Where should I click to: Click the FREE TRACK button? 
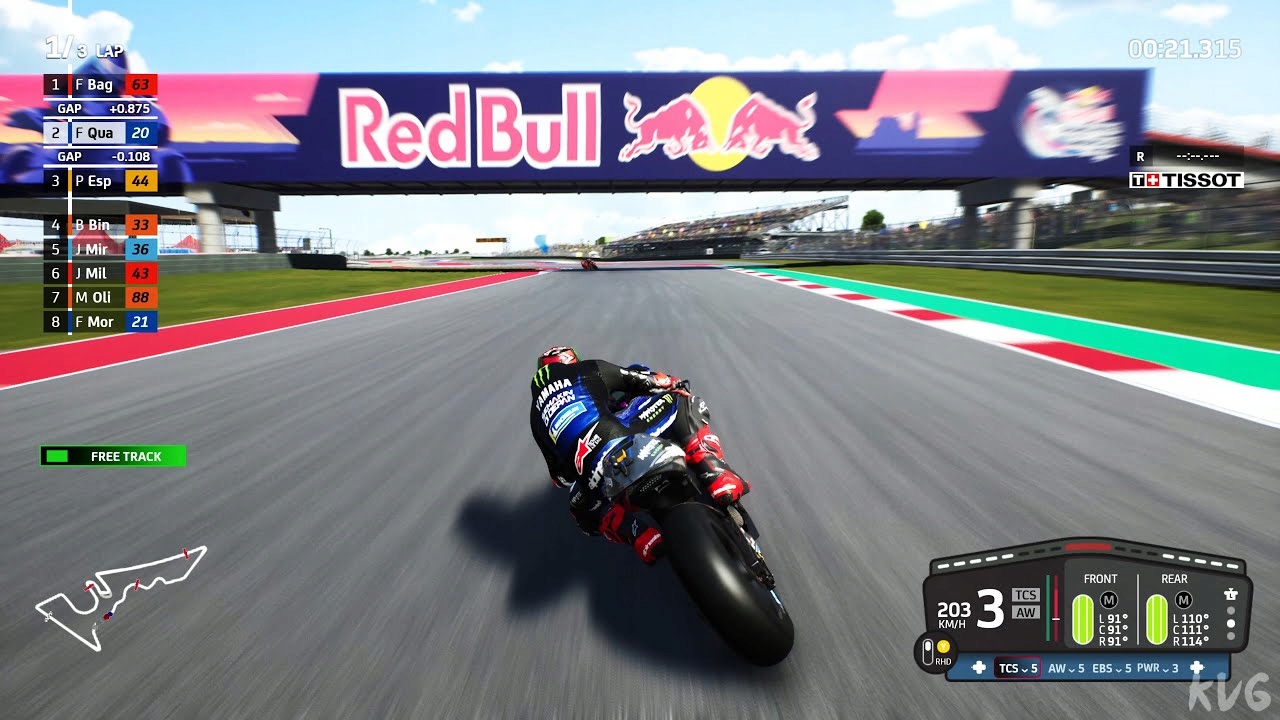(112, 456)
